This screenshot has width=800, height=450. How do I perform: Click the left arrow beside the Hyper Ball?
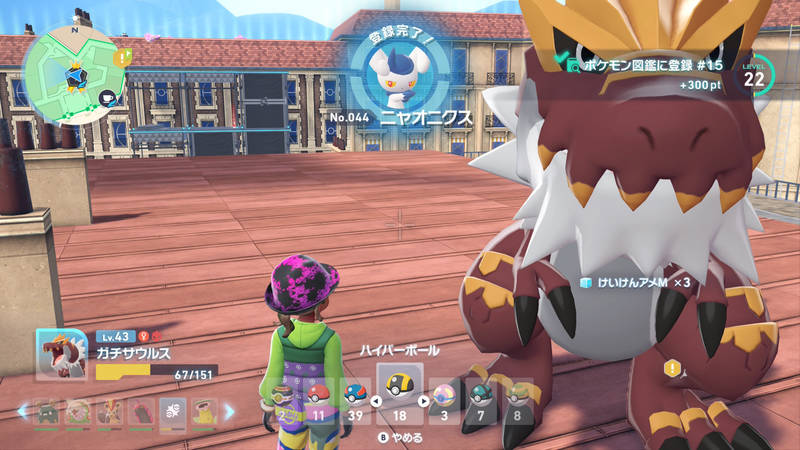(x=375, y=402)
